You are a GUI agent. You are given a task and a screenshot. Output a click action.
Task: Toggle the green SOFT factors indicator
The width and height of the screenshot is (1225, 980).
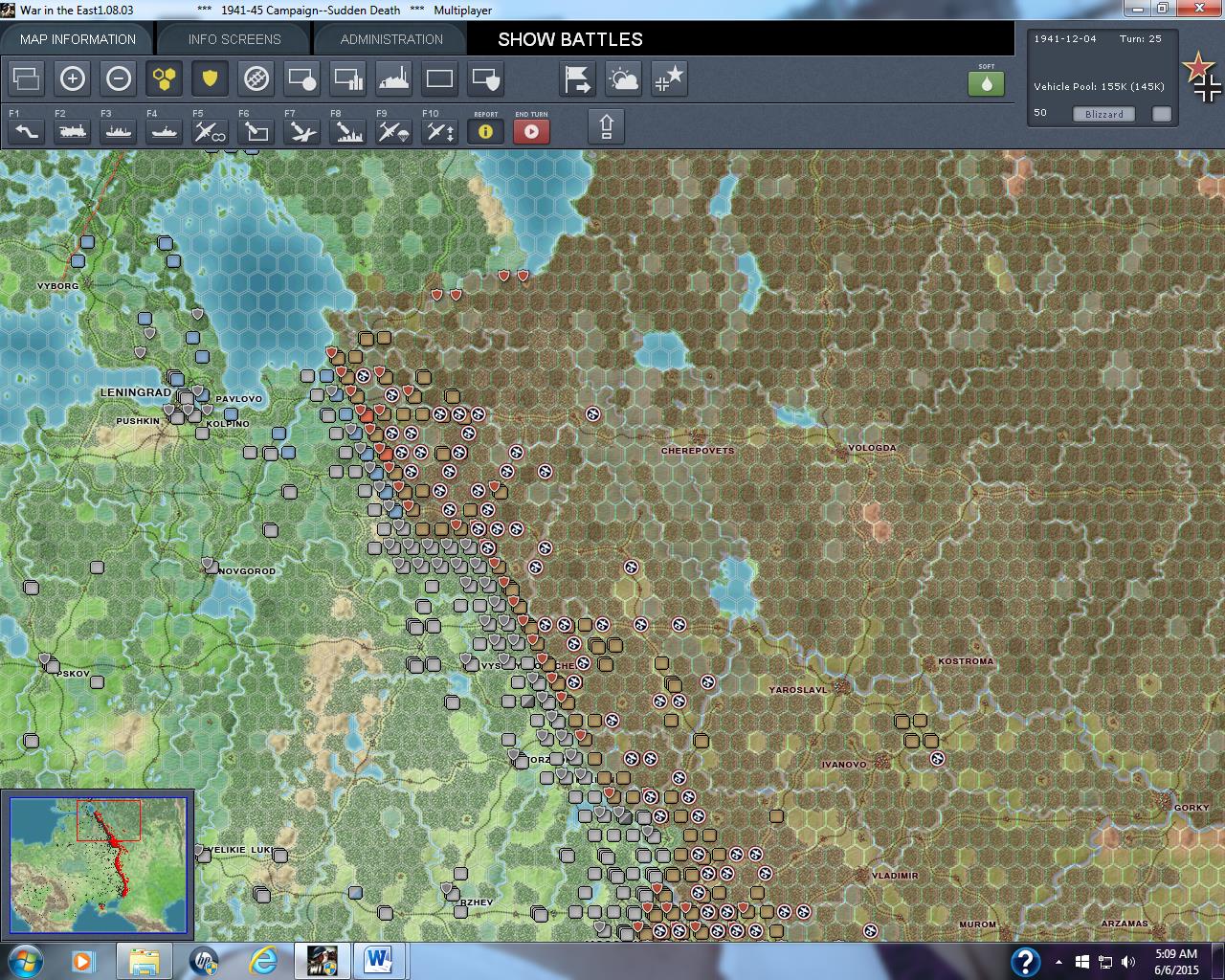(x=987, y=84)
